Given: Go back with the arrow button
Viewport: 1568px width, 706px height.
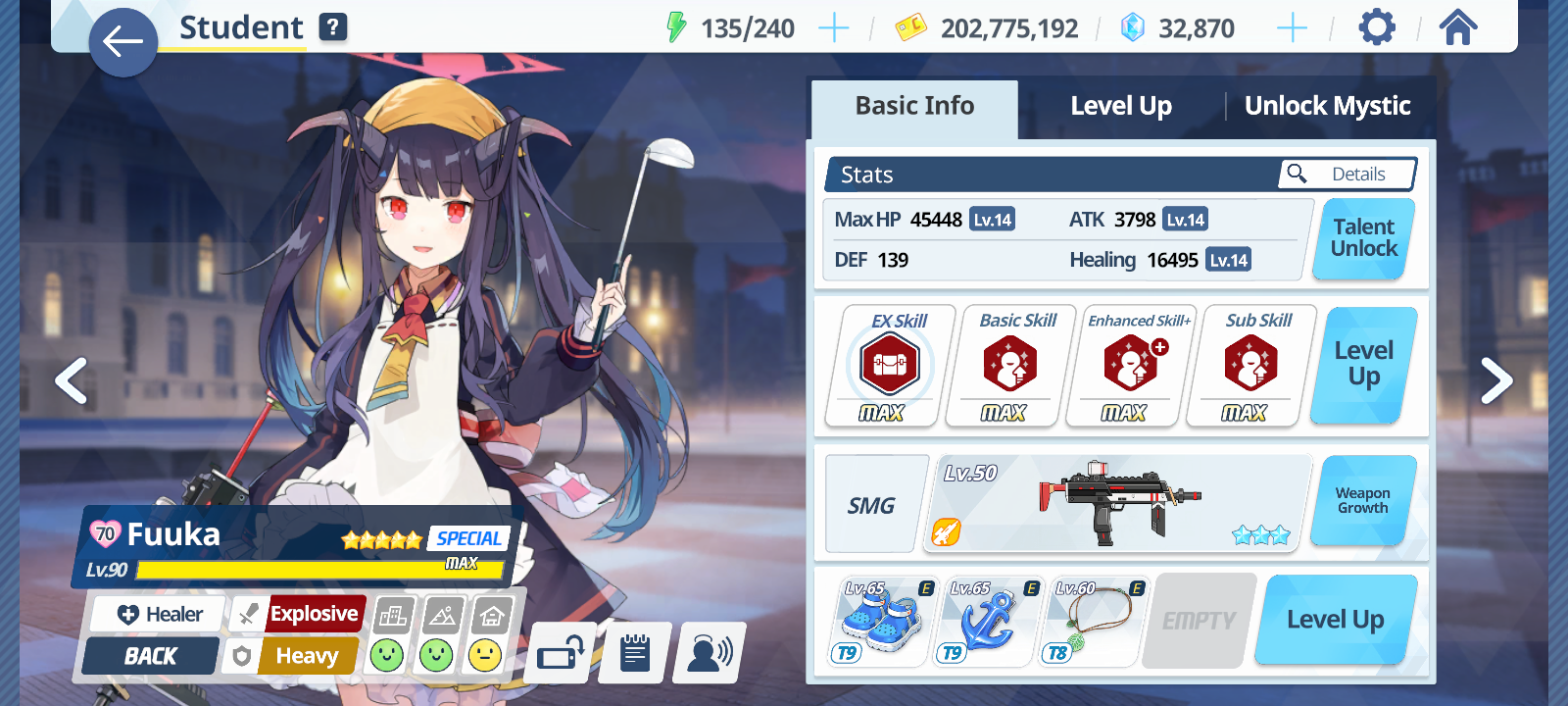Looking at the screenshot, I should tap(122, 42).
